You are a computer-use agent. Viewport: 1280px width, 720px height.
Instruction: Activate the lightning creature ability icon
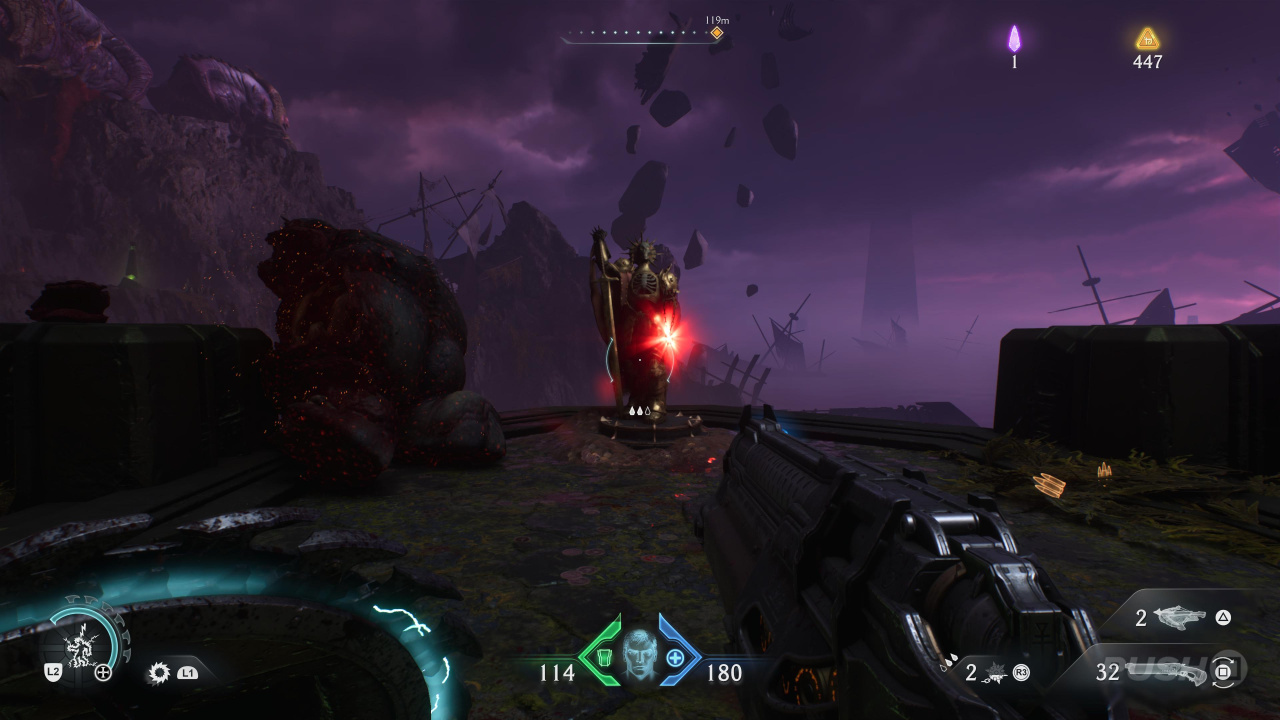pos(80,640)
